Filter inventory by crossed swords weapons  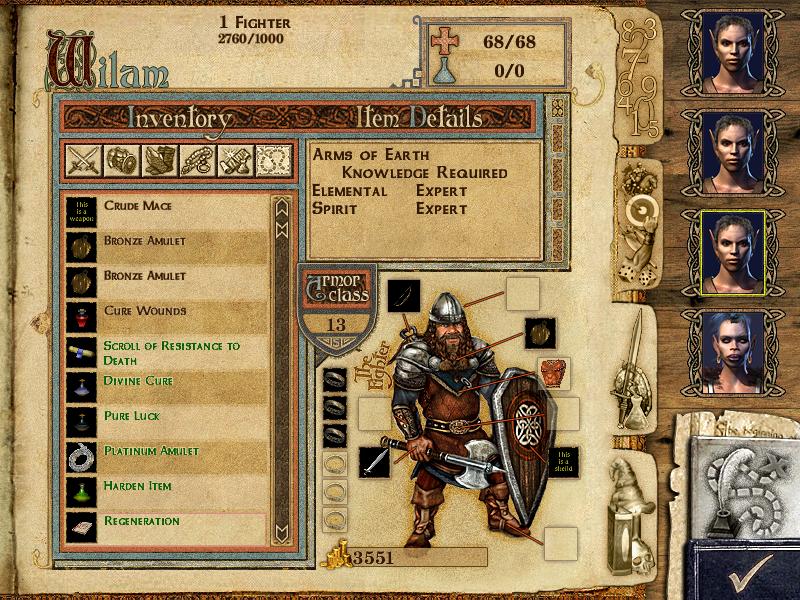tap(82, 160)
